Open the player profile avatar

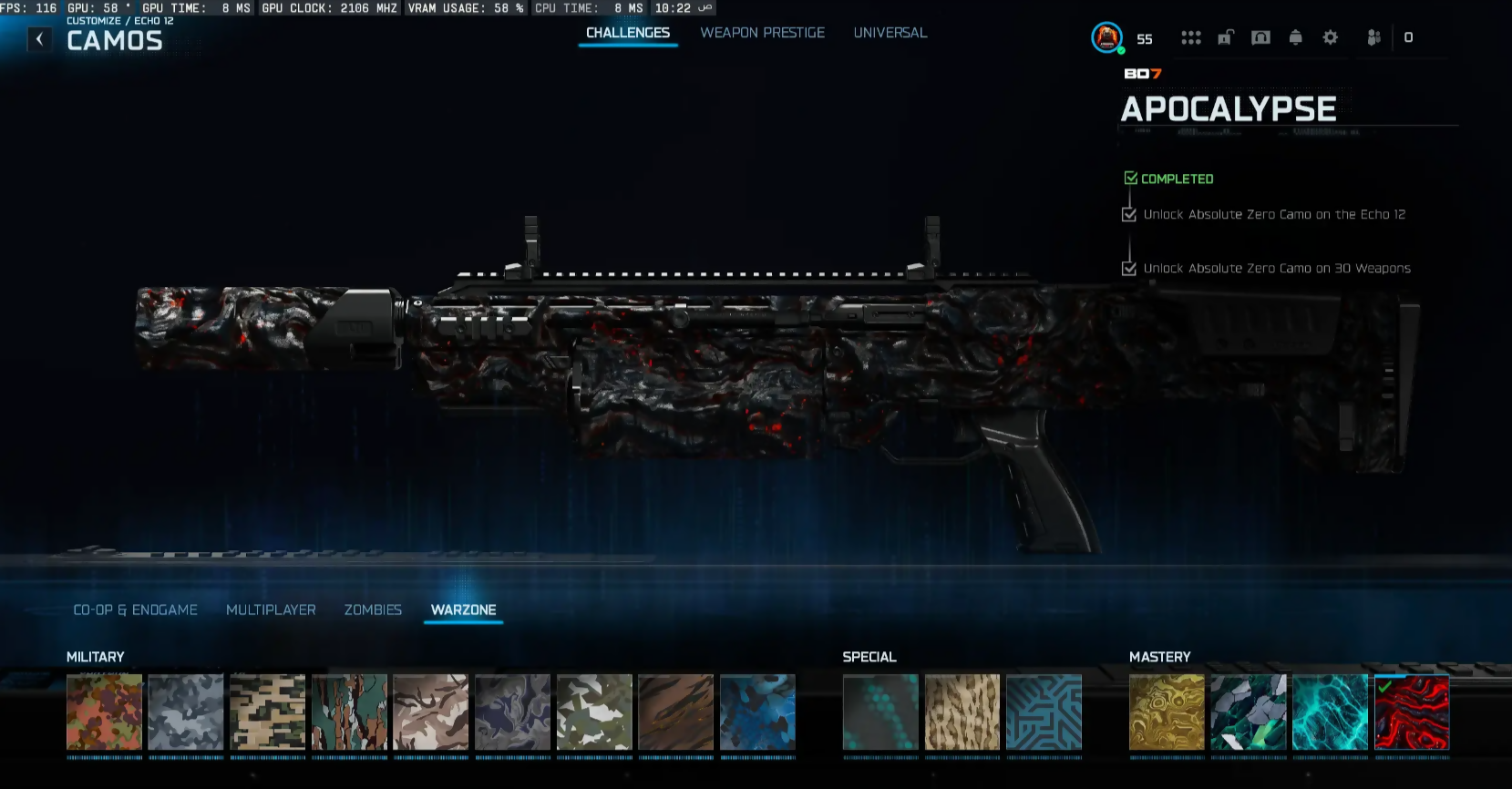tap(1106, 37)
